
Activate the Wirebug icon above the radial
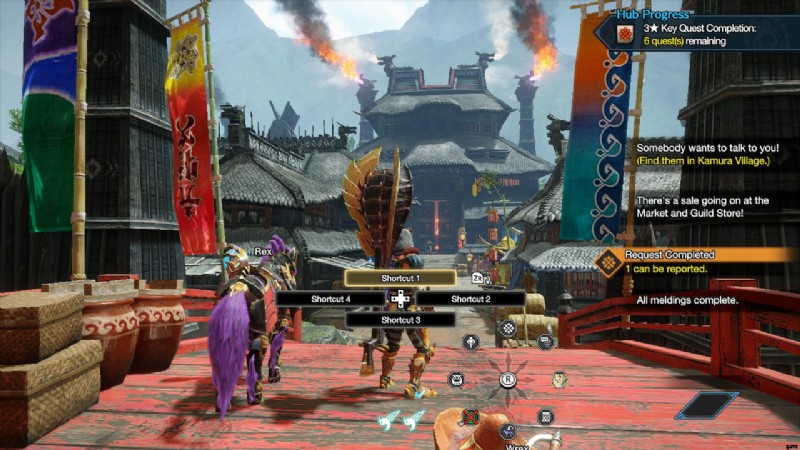click(x=508, y=328)
